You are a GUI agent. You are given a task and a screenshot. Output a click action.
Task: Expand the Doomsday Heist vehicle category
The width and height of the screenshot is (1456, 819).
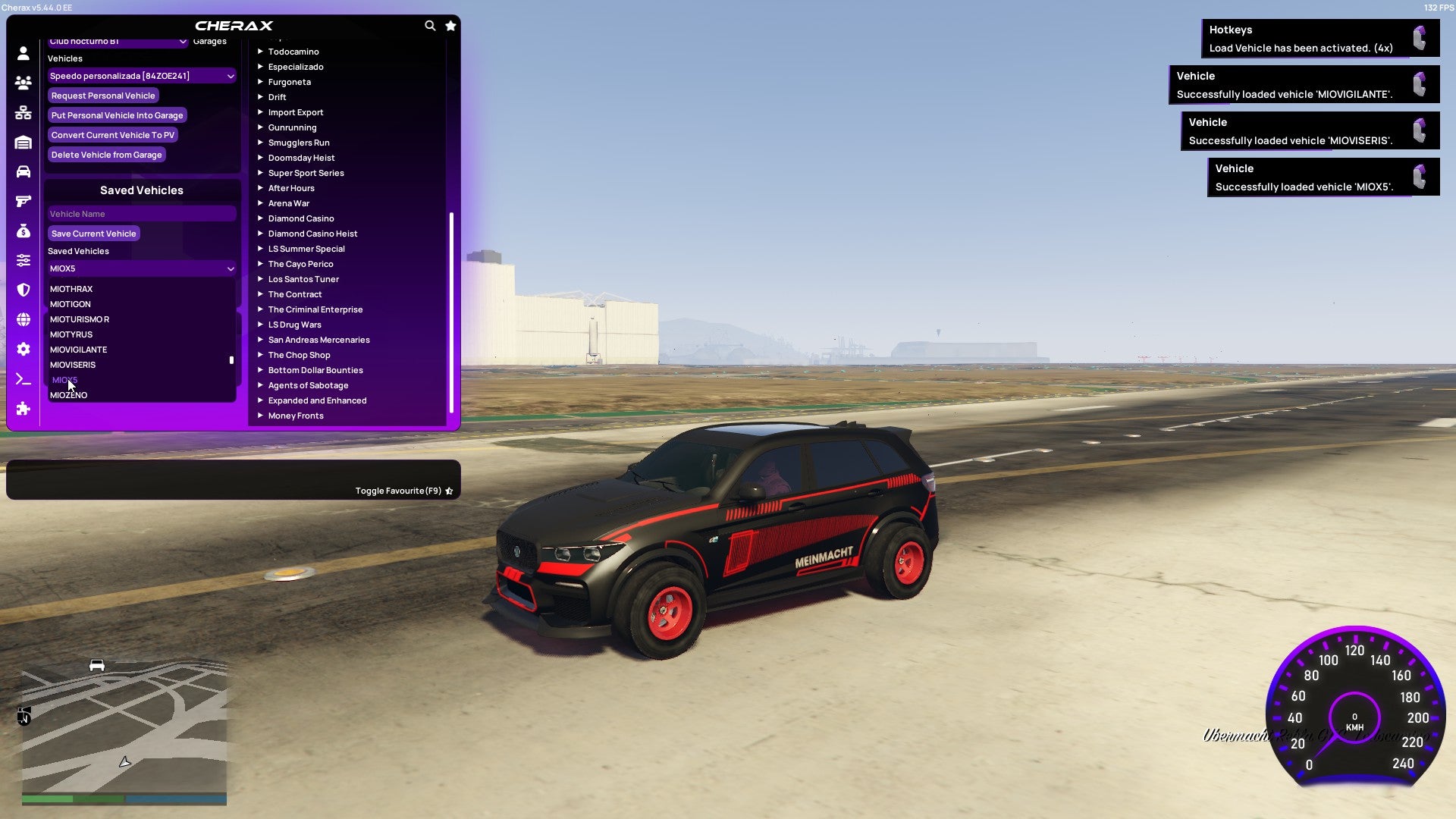(301, 158)
